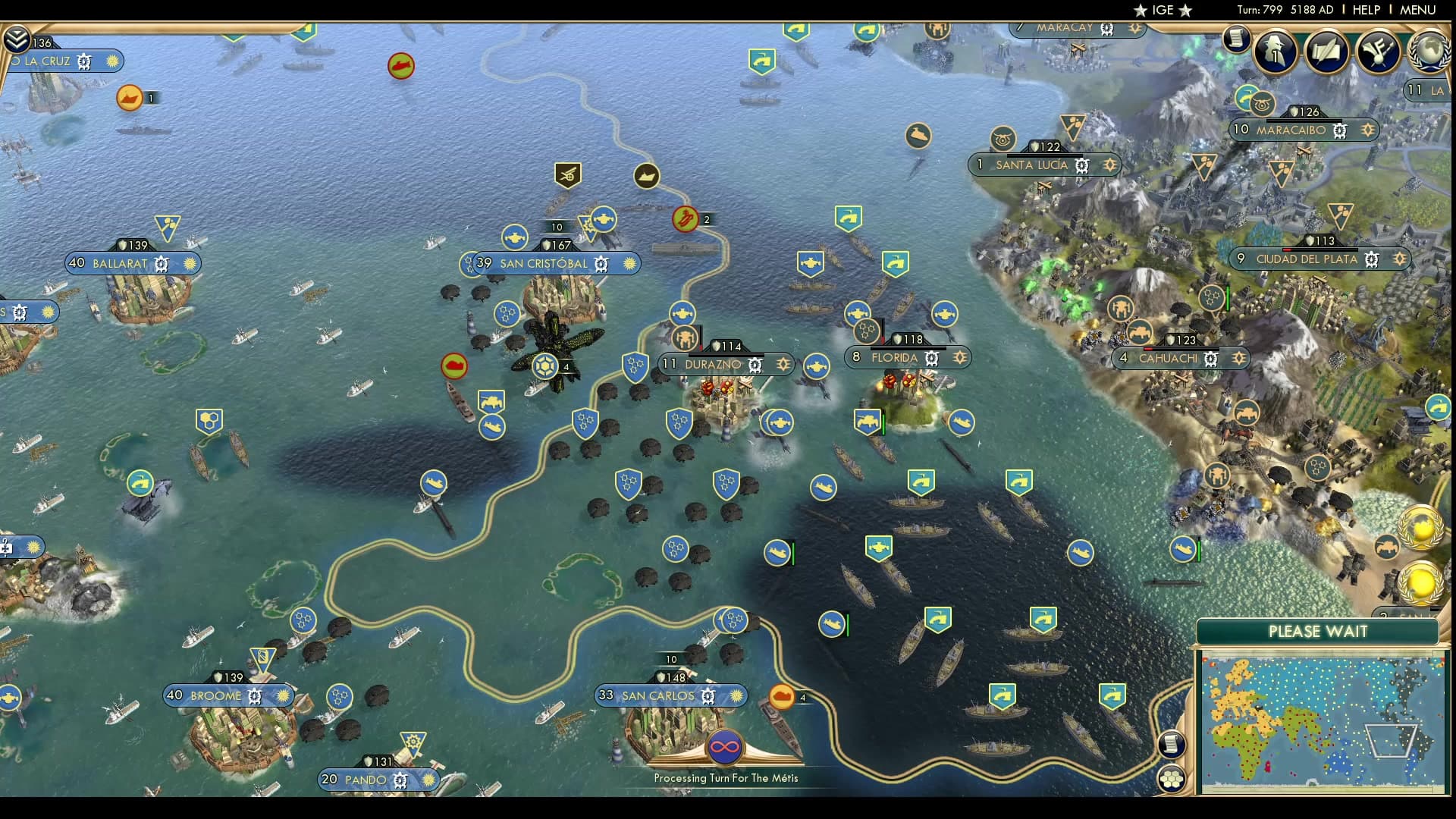Open the IGE in-game editor
Viewport: 1456px width, 819px height.
tap(1163, 10)
